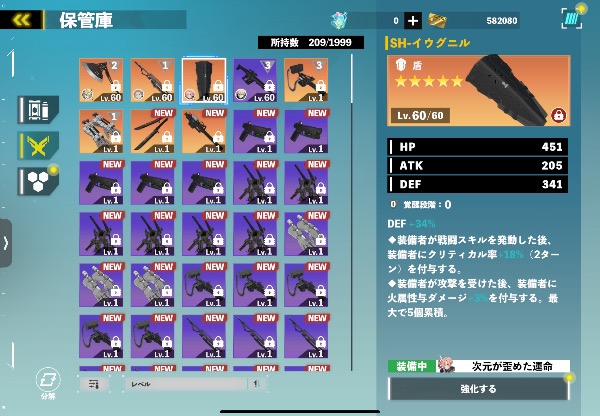The height and width of the screenshot is (416, 600).
Task: Open the top-right striped menu icon
Action: 571,19
